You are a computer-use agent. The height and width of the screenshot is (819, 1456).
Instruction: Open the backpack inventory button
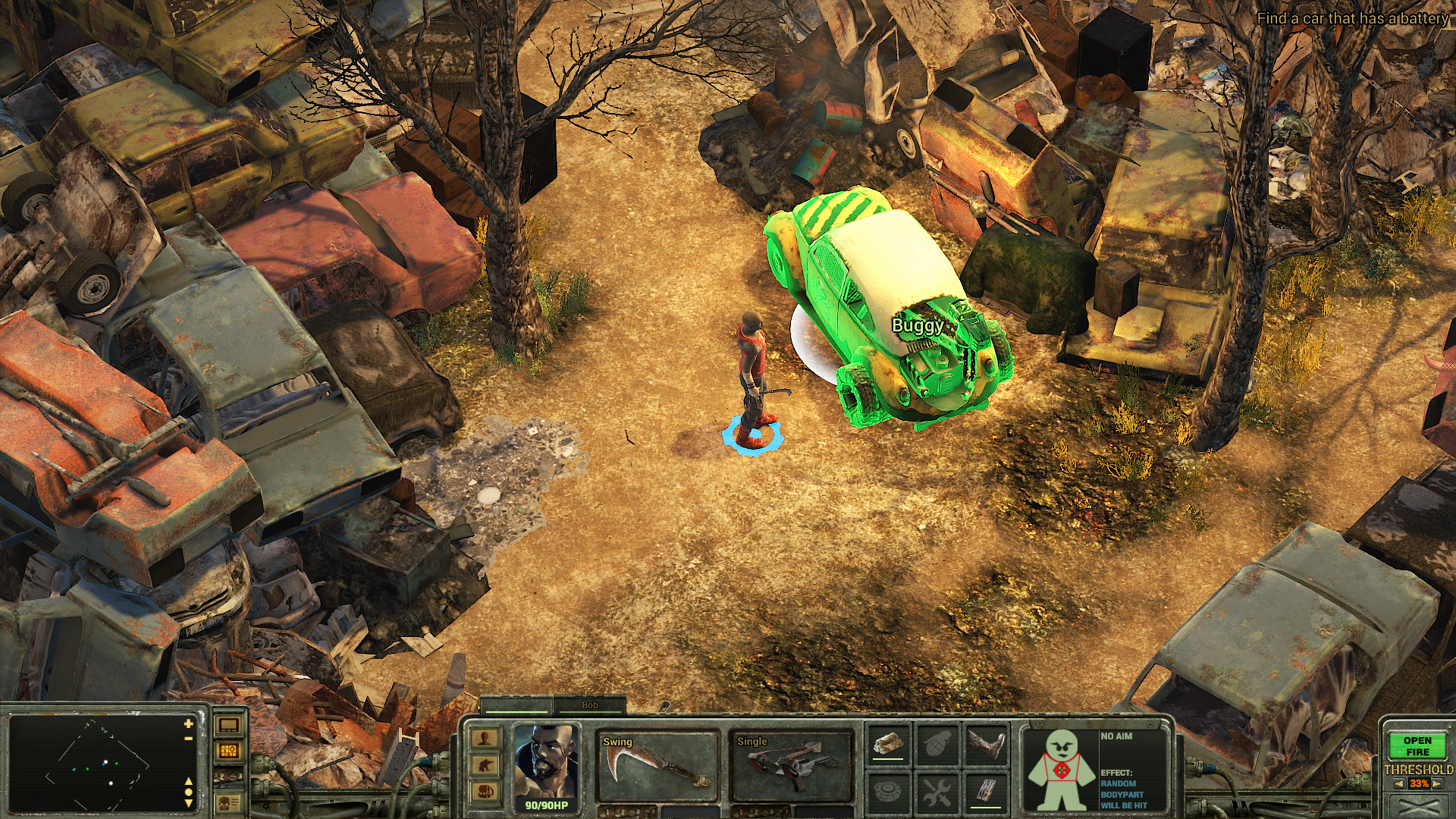tap(485, 792)
